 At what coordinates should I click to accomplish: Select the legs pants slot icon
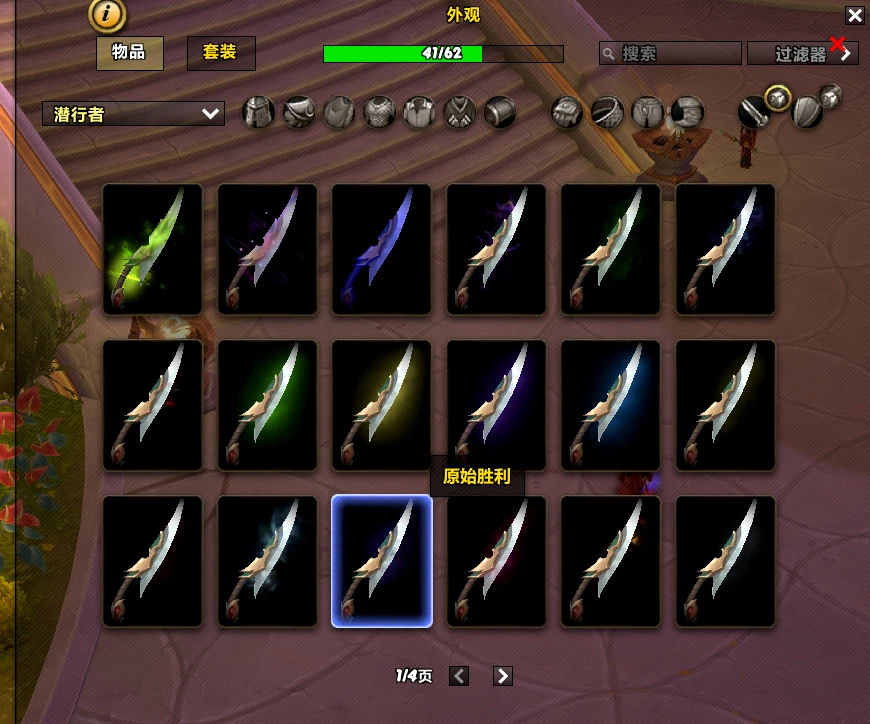[647, 113]
